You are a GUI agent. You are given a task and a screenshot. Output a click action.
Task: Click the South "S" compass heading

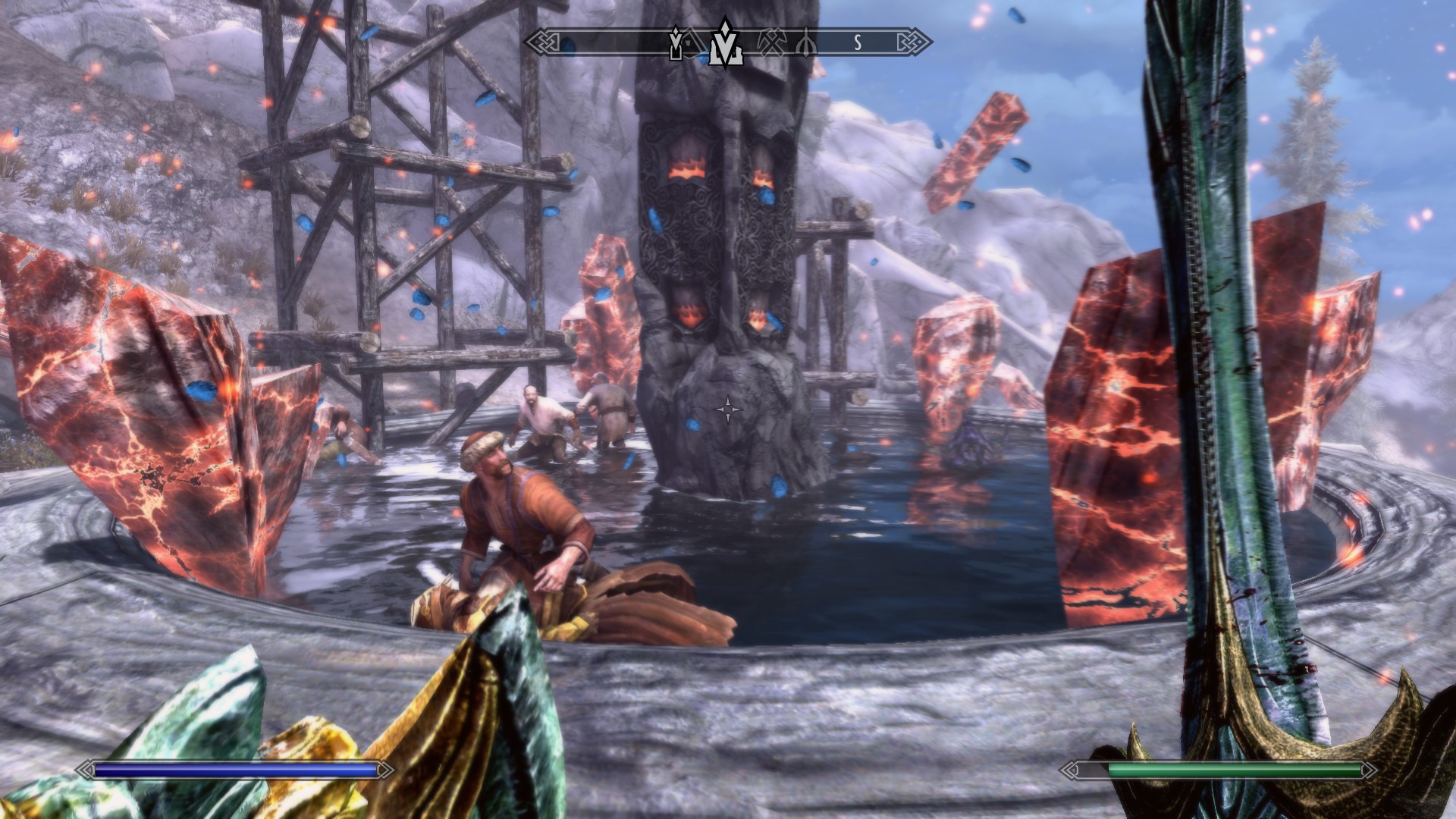858,43
